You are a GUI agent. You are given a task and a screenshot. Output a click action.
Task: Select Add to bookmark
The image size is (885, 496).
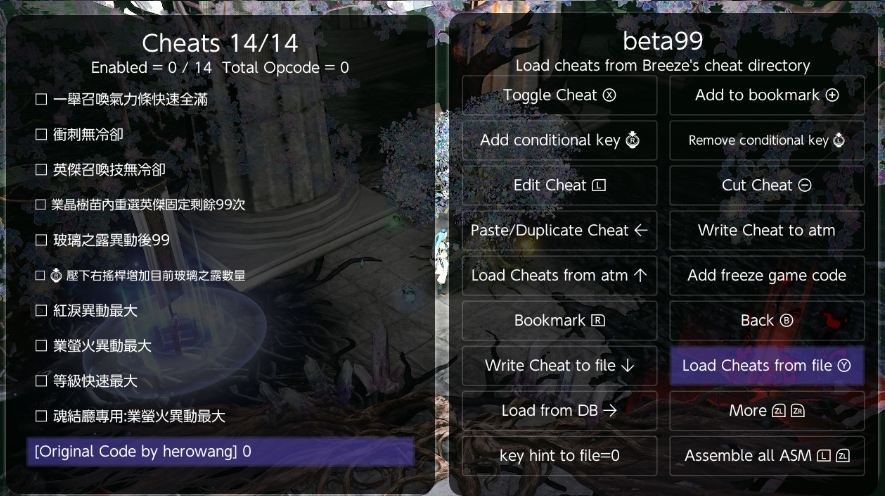pos(766,95)
